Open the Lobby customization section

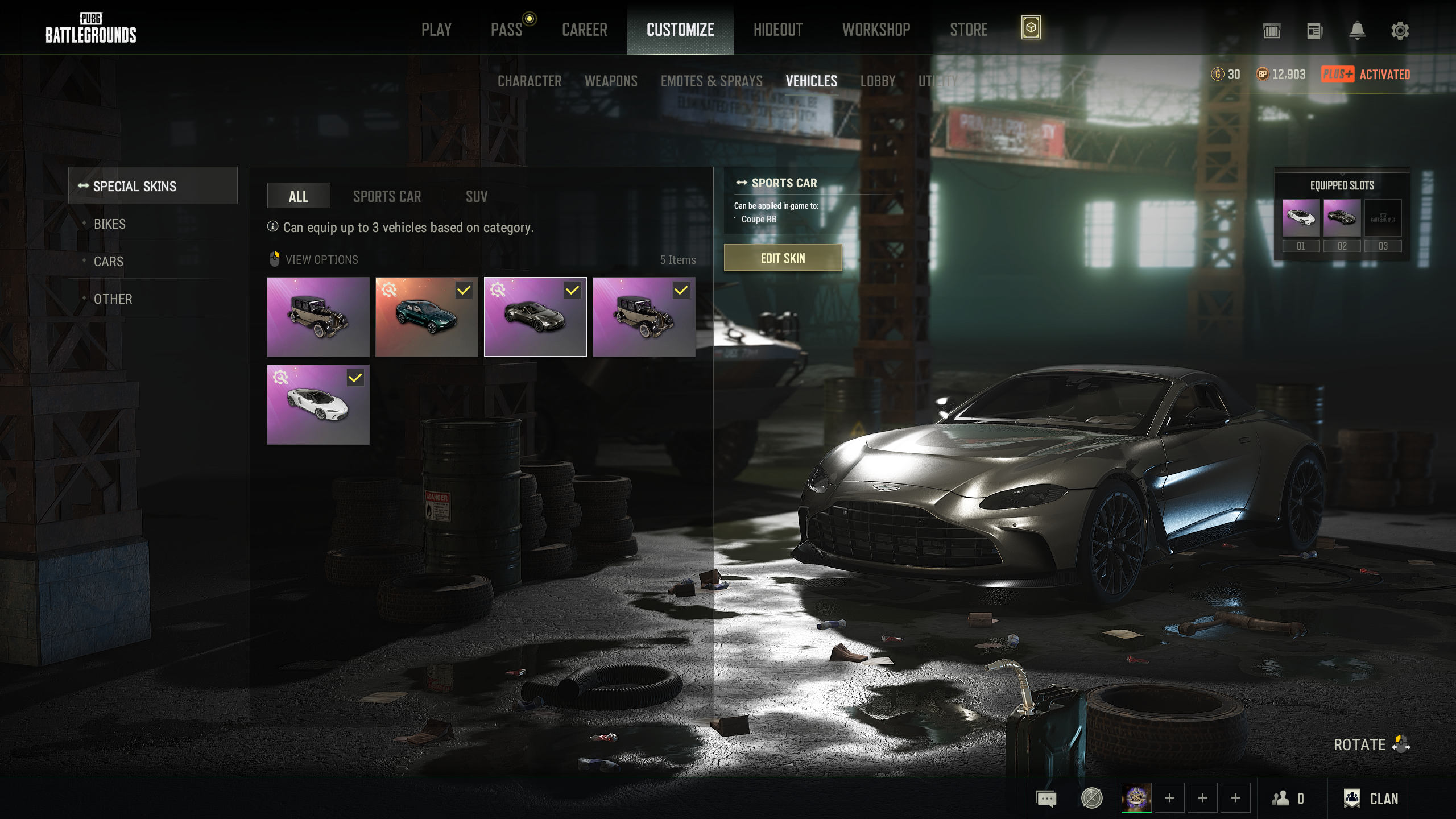[x=878, y=81]
